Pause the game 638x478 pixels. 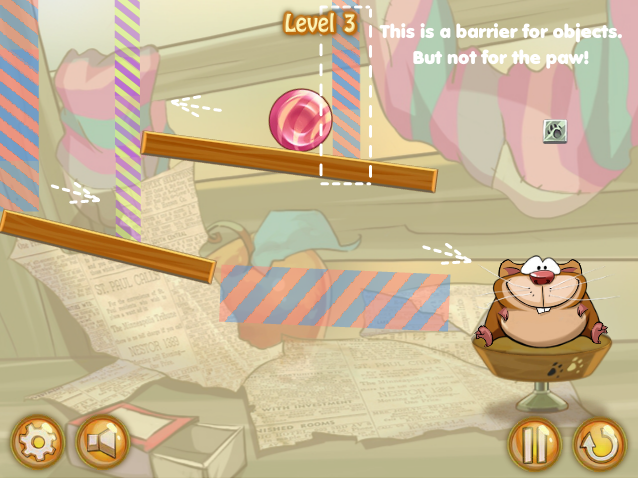[534, 443]
